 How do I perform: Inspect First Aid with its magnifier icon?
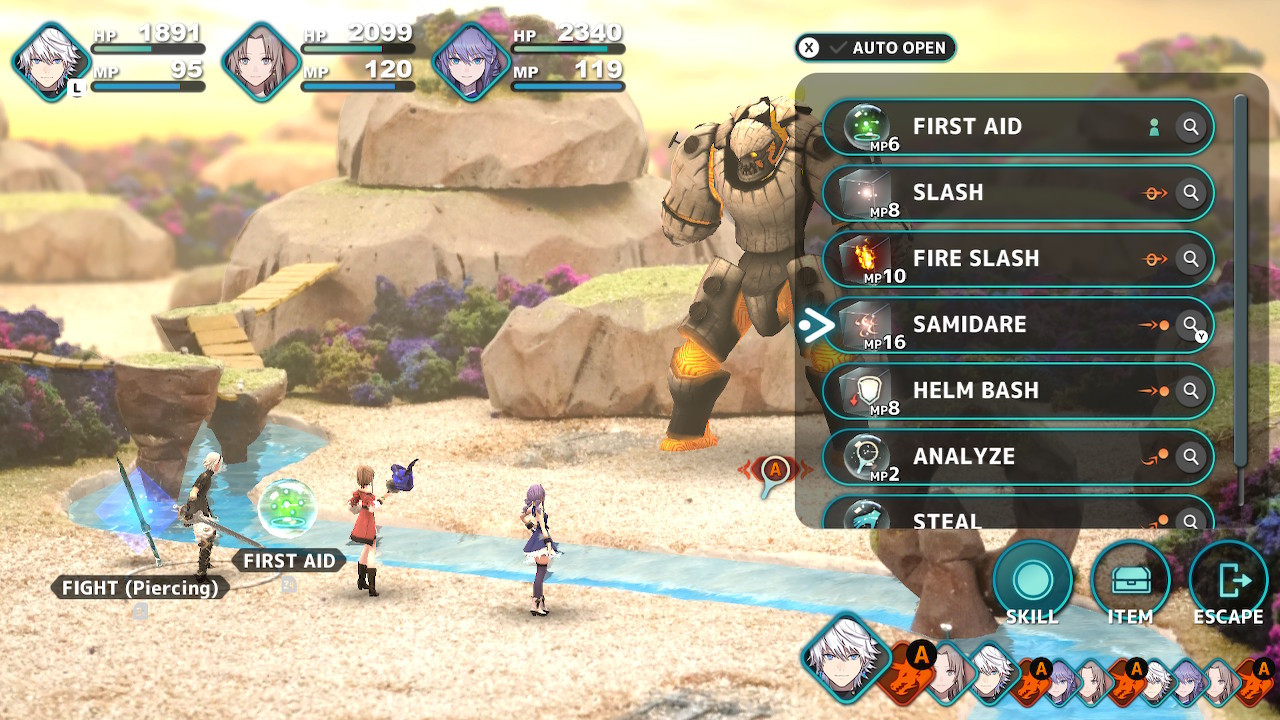pyautogui.click(x=1190, y=127)
